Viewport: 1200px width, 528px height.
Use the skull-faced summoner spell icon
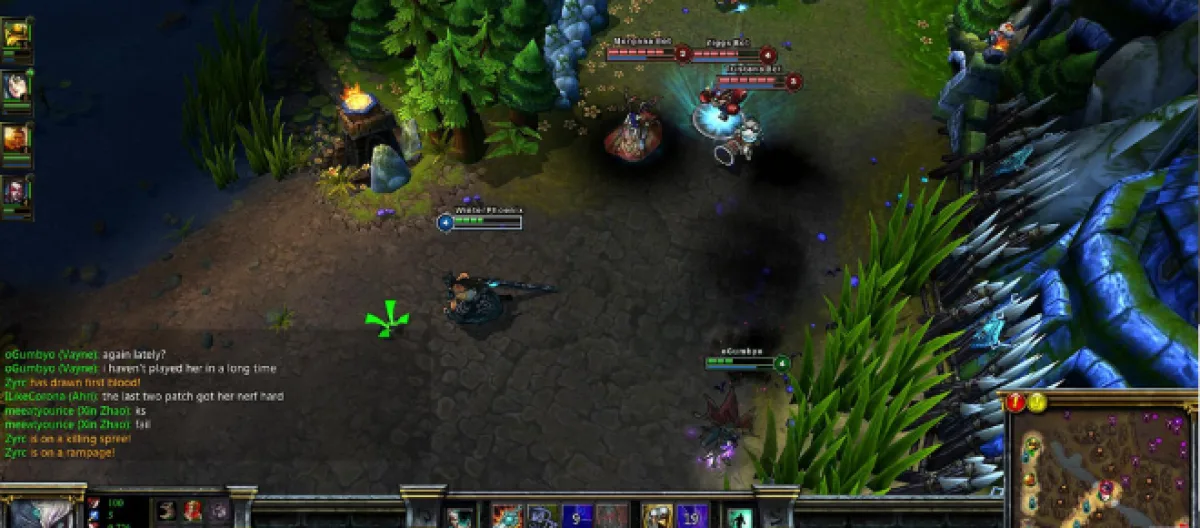(x=657, y=517)
